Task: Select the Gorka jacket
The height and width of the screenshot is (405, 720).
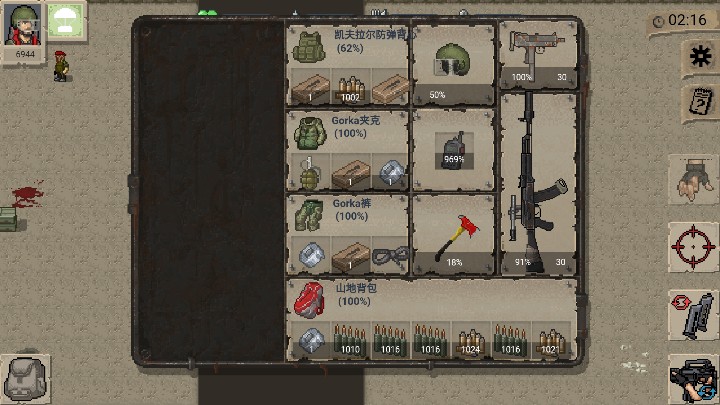Action: 309,131
